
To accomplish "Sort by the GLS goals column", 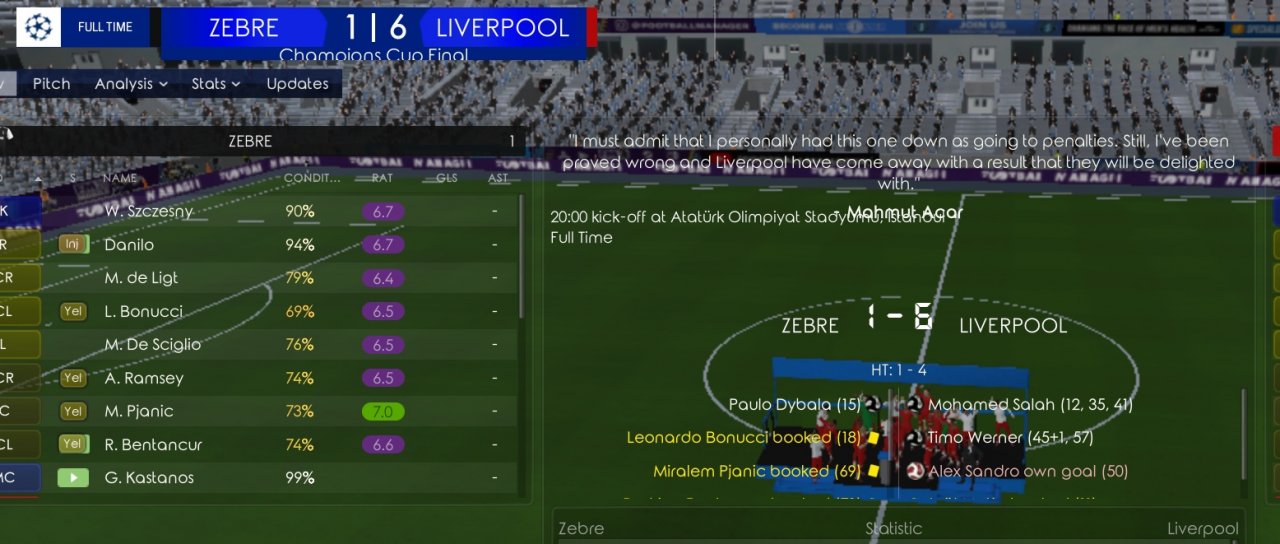I will (446, 179).
